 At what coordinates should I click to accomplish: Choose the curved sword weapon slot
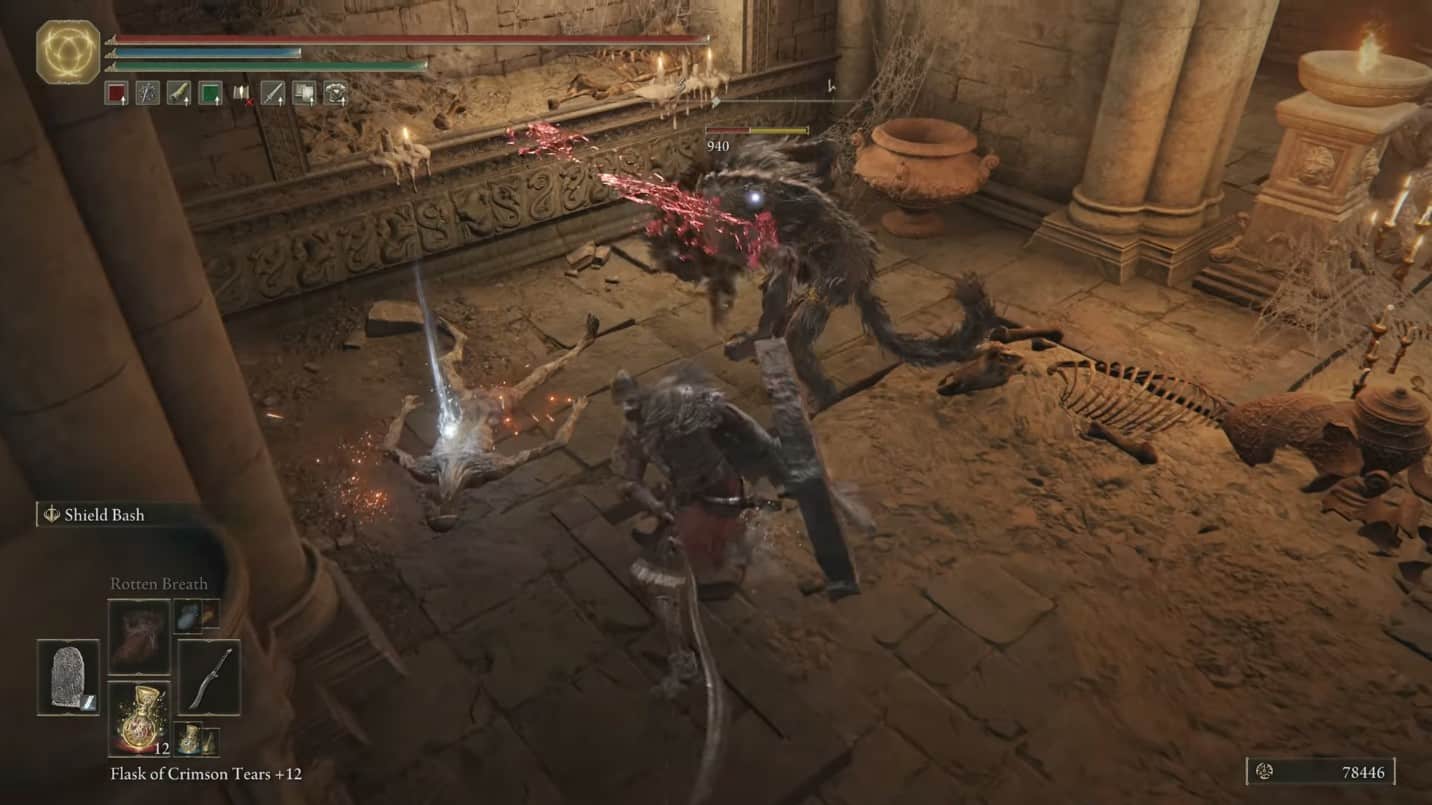(209, 677)
